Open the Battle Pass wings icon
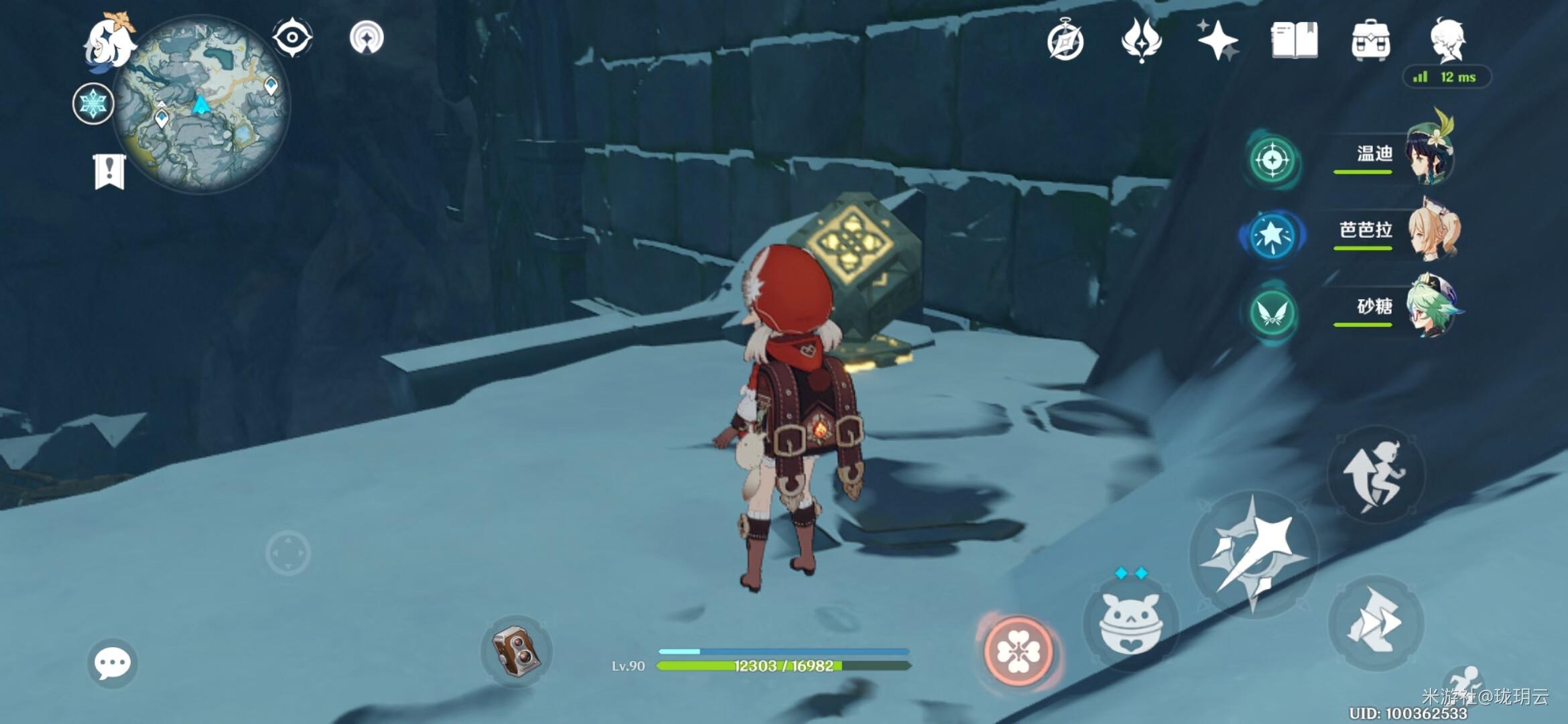 tap(1141, 40)
